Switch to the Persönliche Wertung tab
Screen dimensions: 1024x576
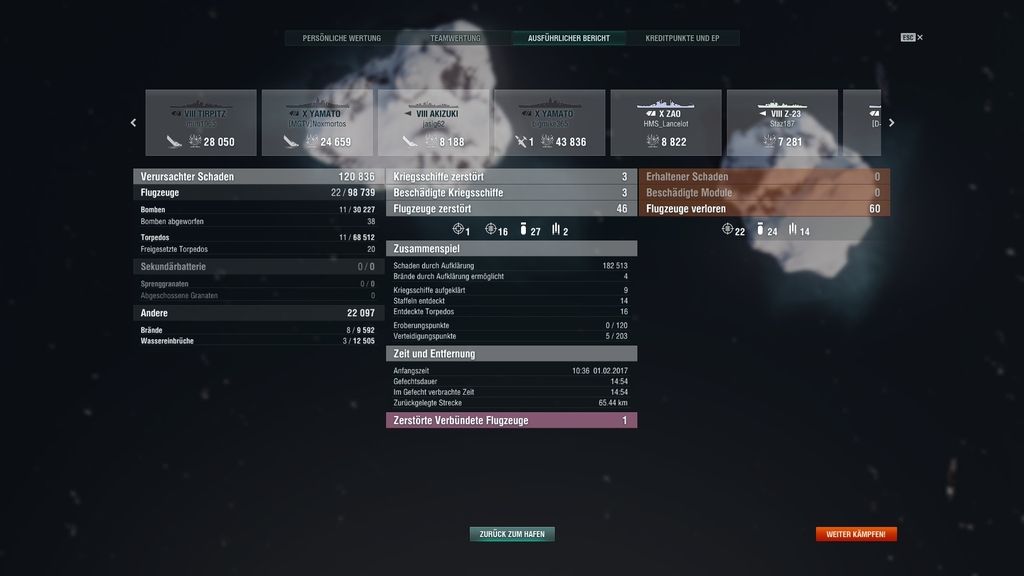pos(342,38)
